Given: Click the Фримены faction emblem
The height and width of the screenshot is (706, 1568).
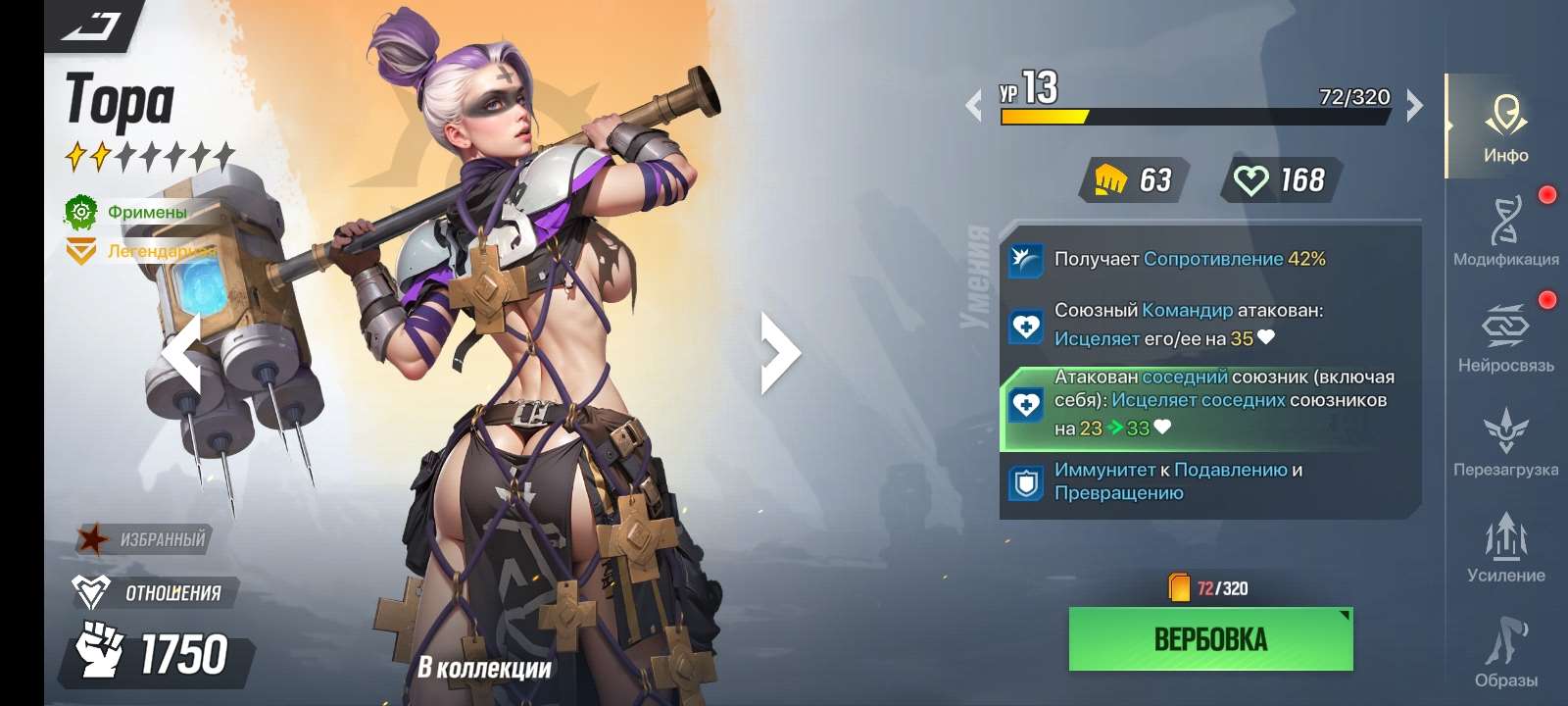Looking at the screenshot, I should point(82,210).
